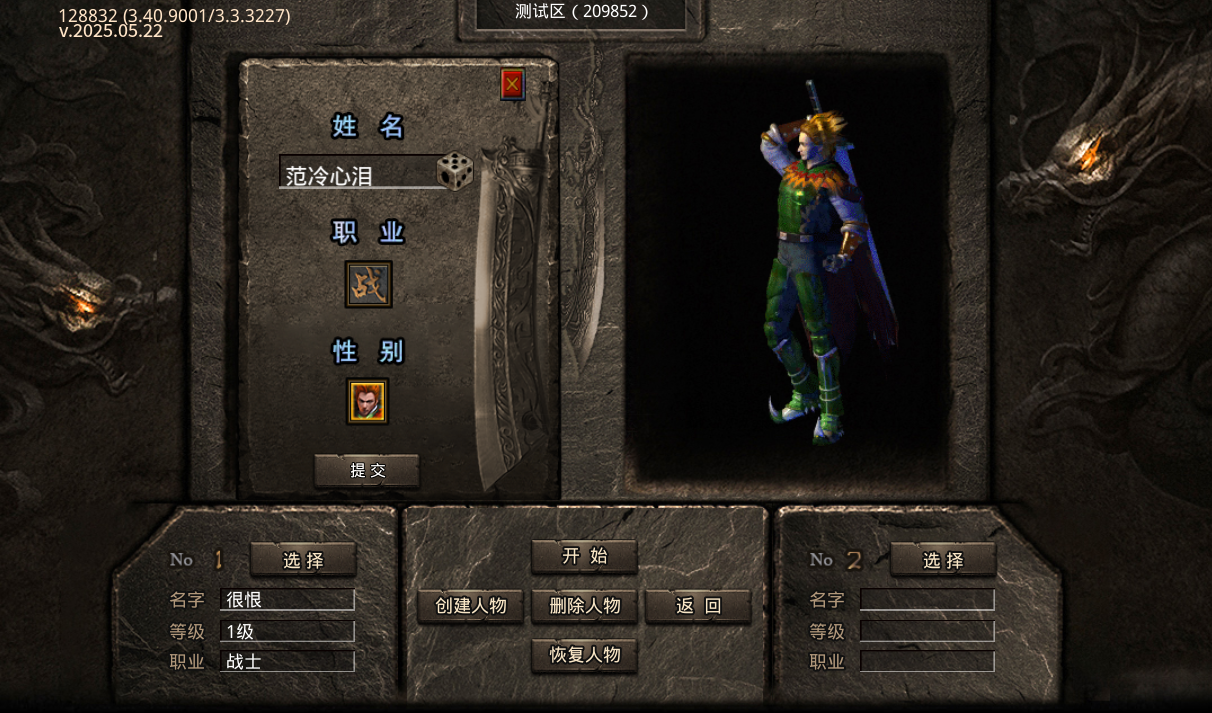Open 创建人物 to create a character
Screen dimensions: 1212x713
(470, 606)
